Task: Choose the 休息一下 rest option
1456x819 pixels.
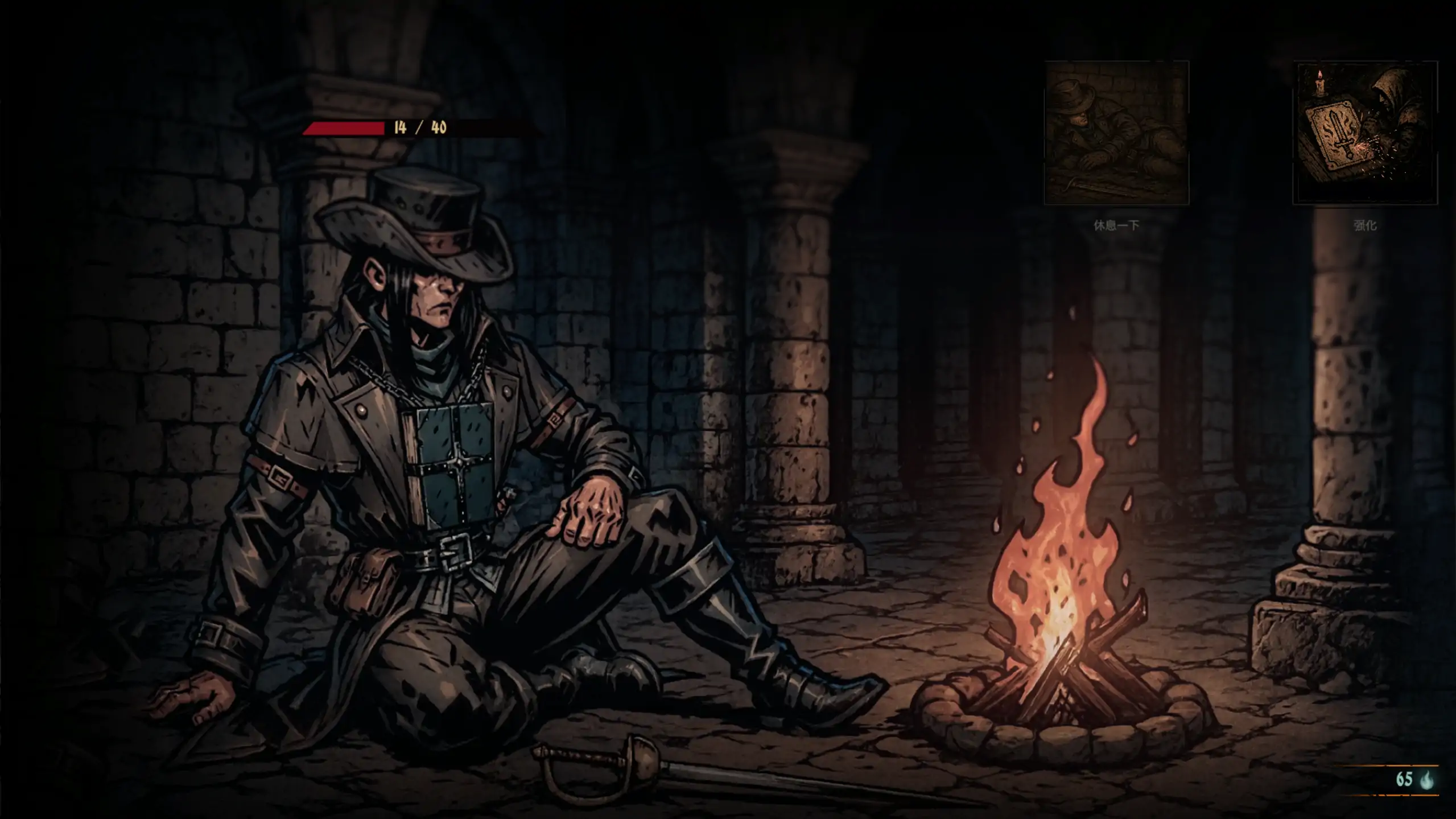Action: (1116, 133)
